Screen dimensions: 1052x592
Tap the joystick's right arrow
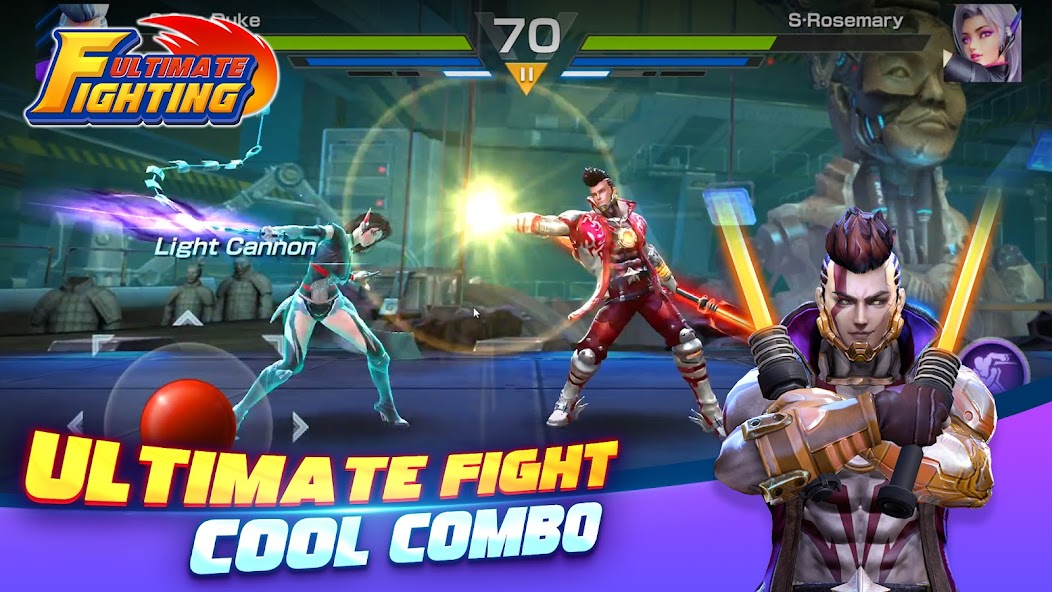click(x=299, y=427)
